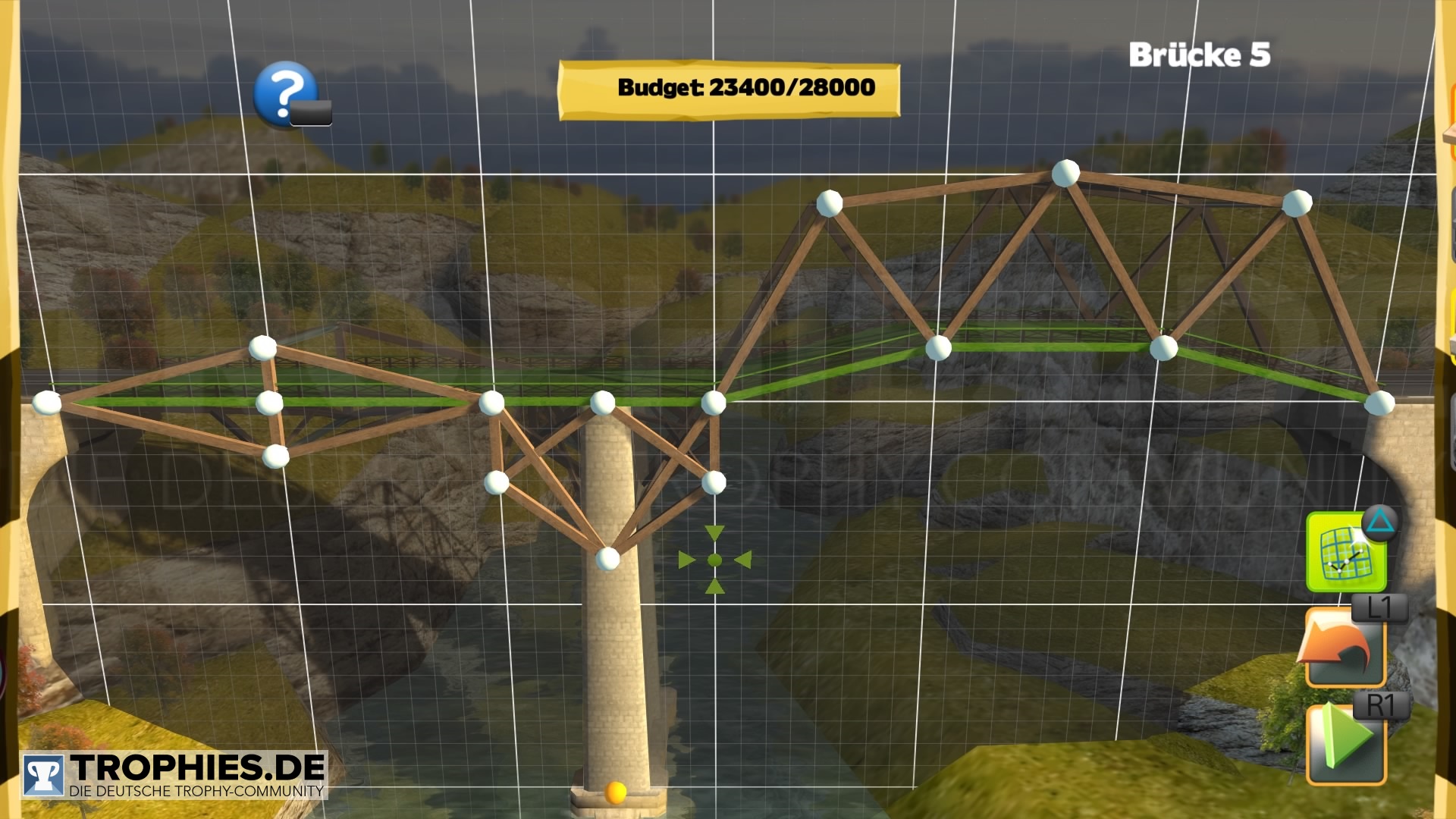
Task: Open the blue question mark help
Action: (285, 93)
